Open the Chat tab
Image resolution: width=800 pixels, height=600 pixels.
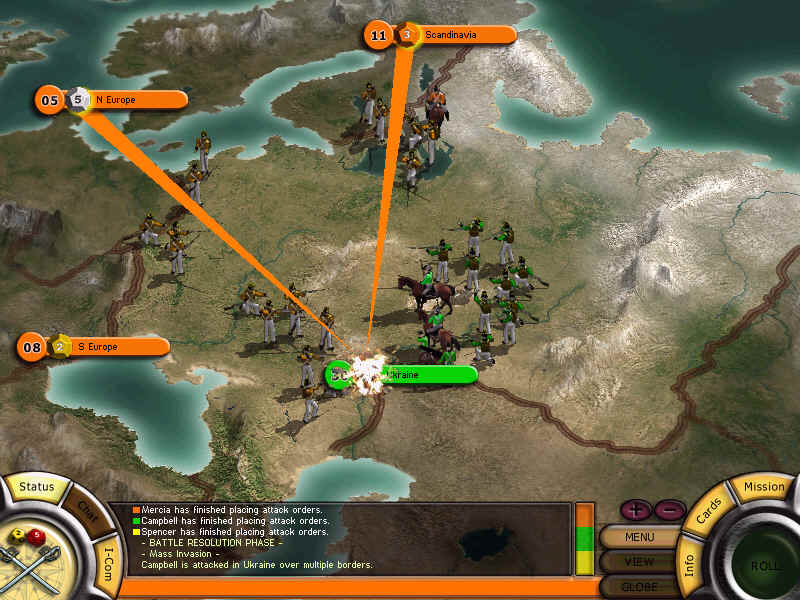click(87, 507)
